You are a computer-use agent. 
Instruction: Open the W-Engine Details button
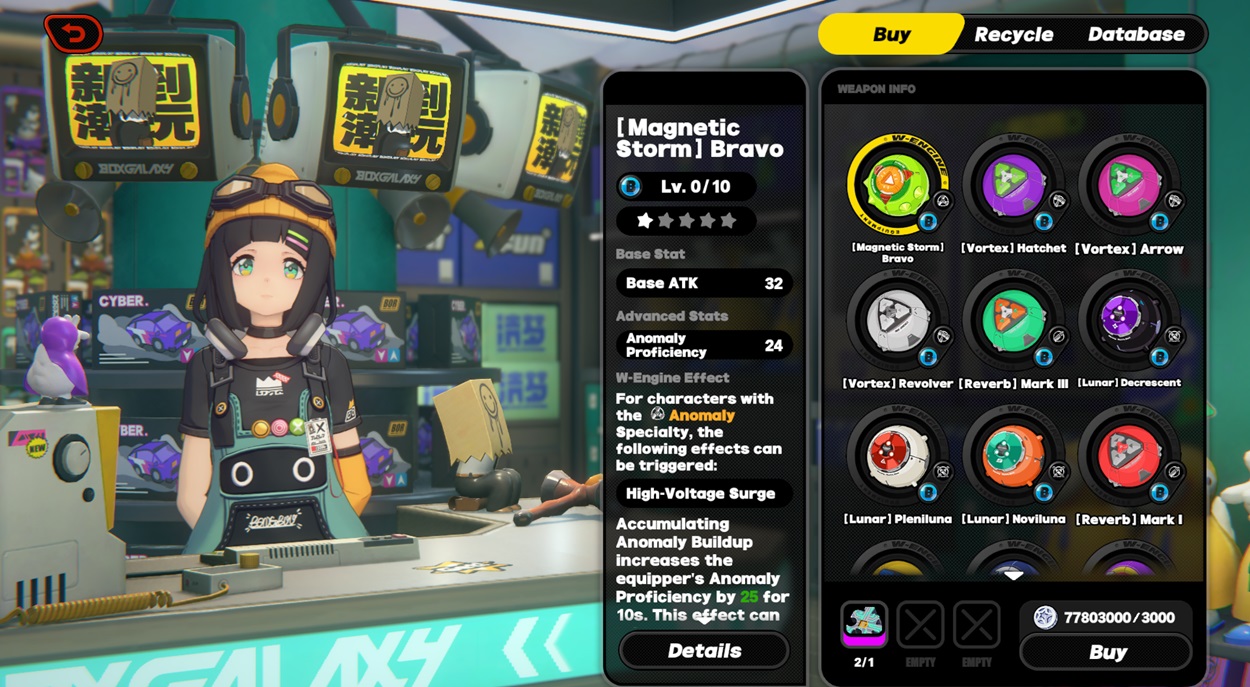(x=704, y=651)
